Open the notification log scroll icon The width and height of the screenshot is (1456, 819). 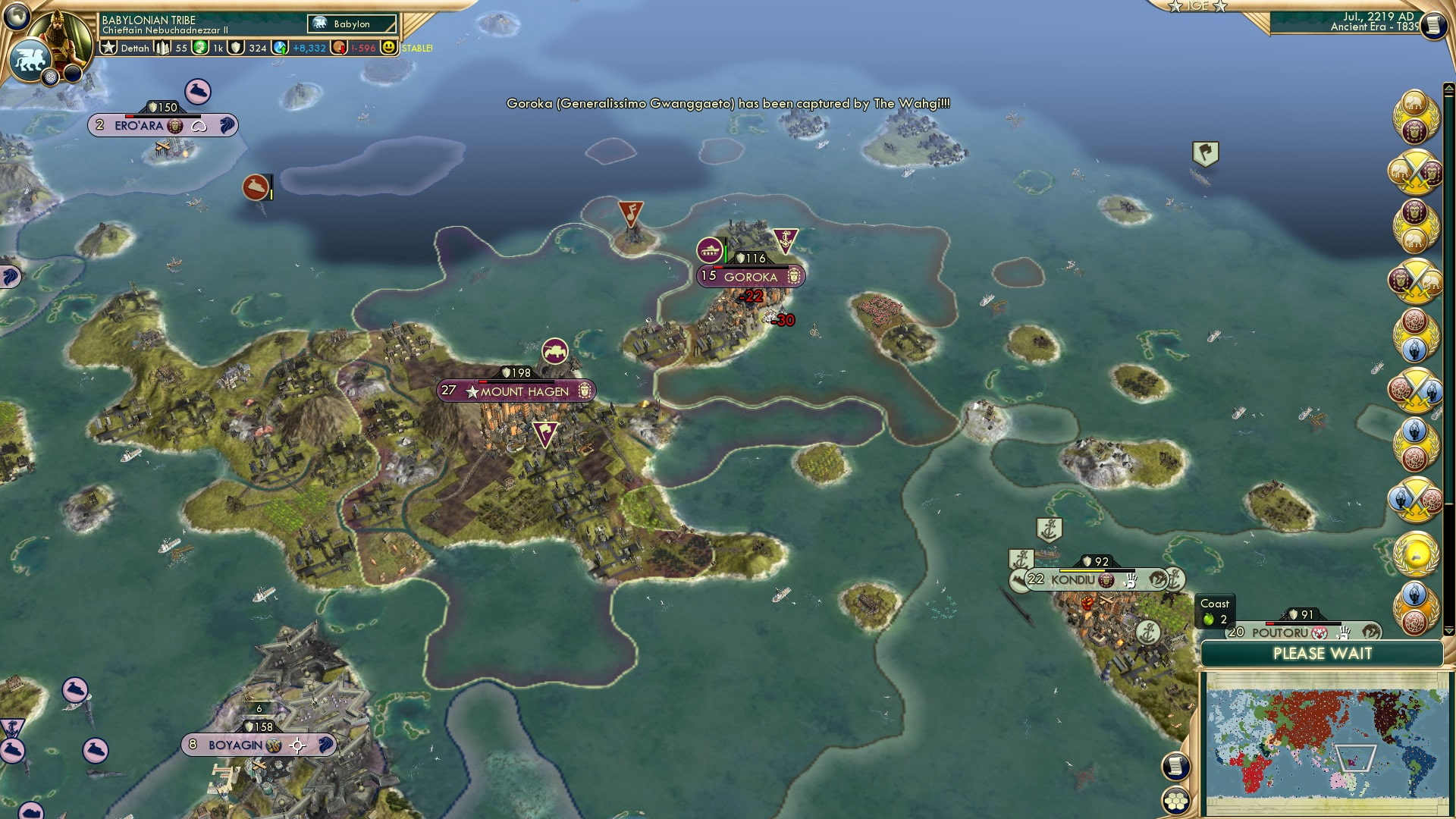tap(1175, 764)
